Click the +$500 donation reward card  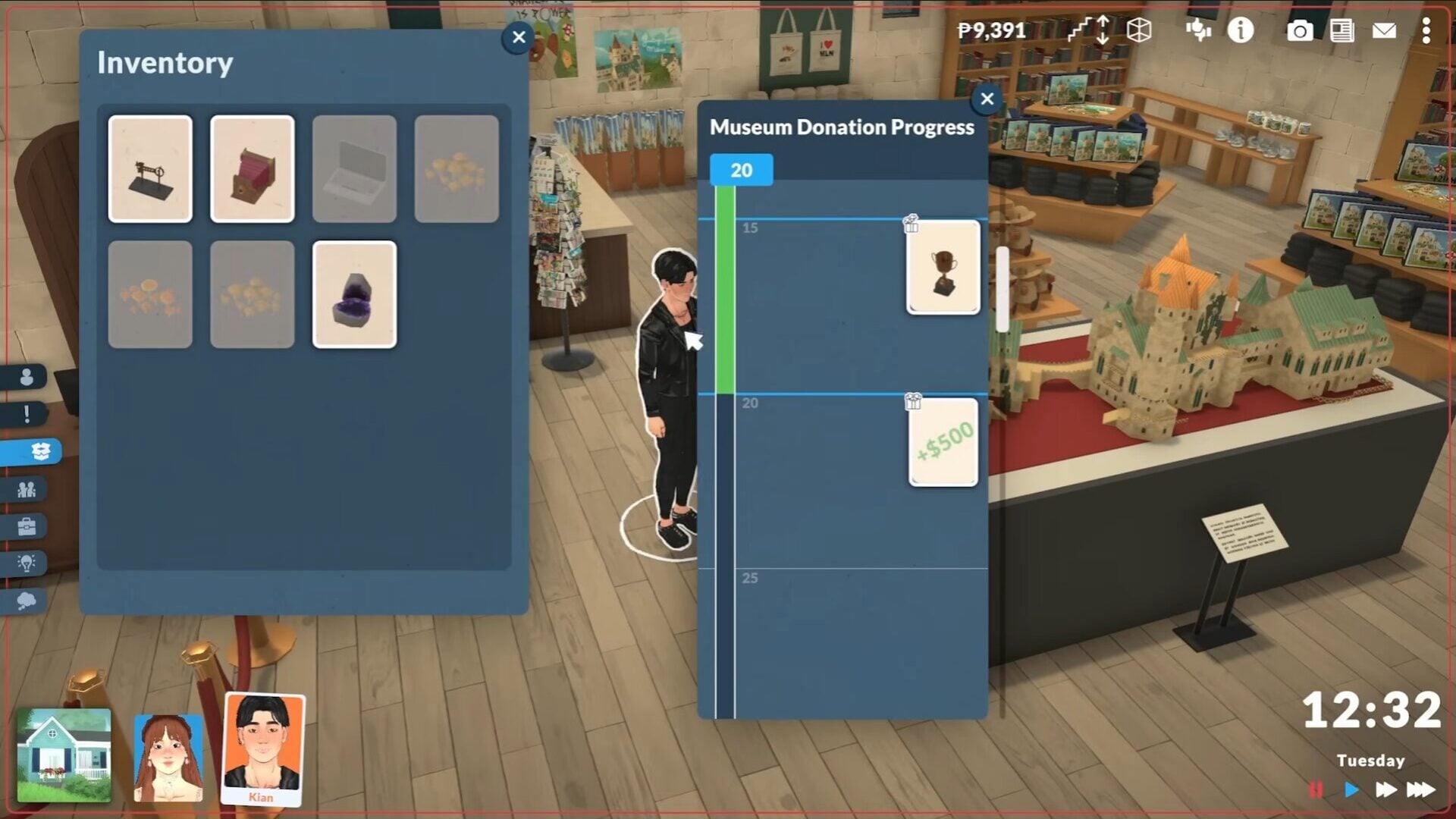pyautogui.click(x=943, y=442)
